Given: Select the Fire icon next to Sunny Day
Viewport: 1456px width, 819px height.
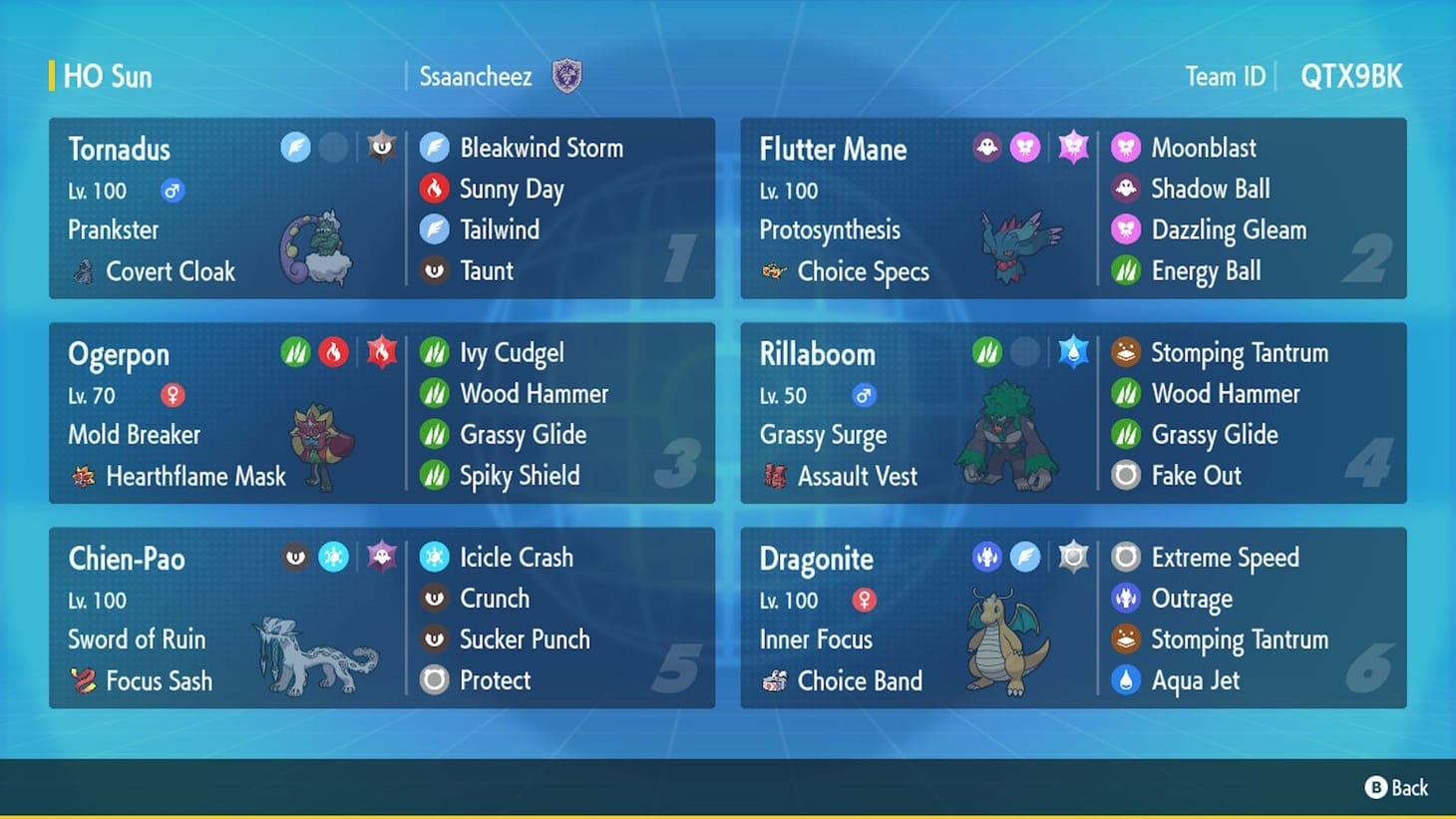Looking at the screenshot, I should click(435, 189).
